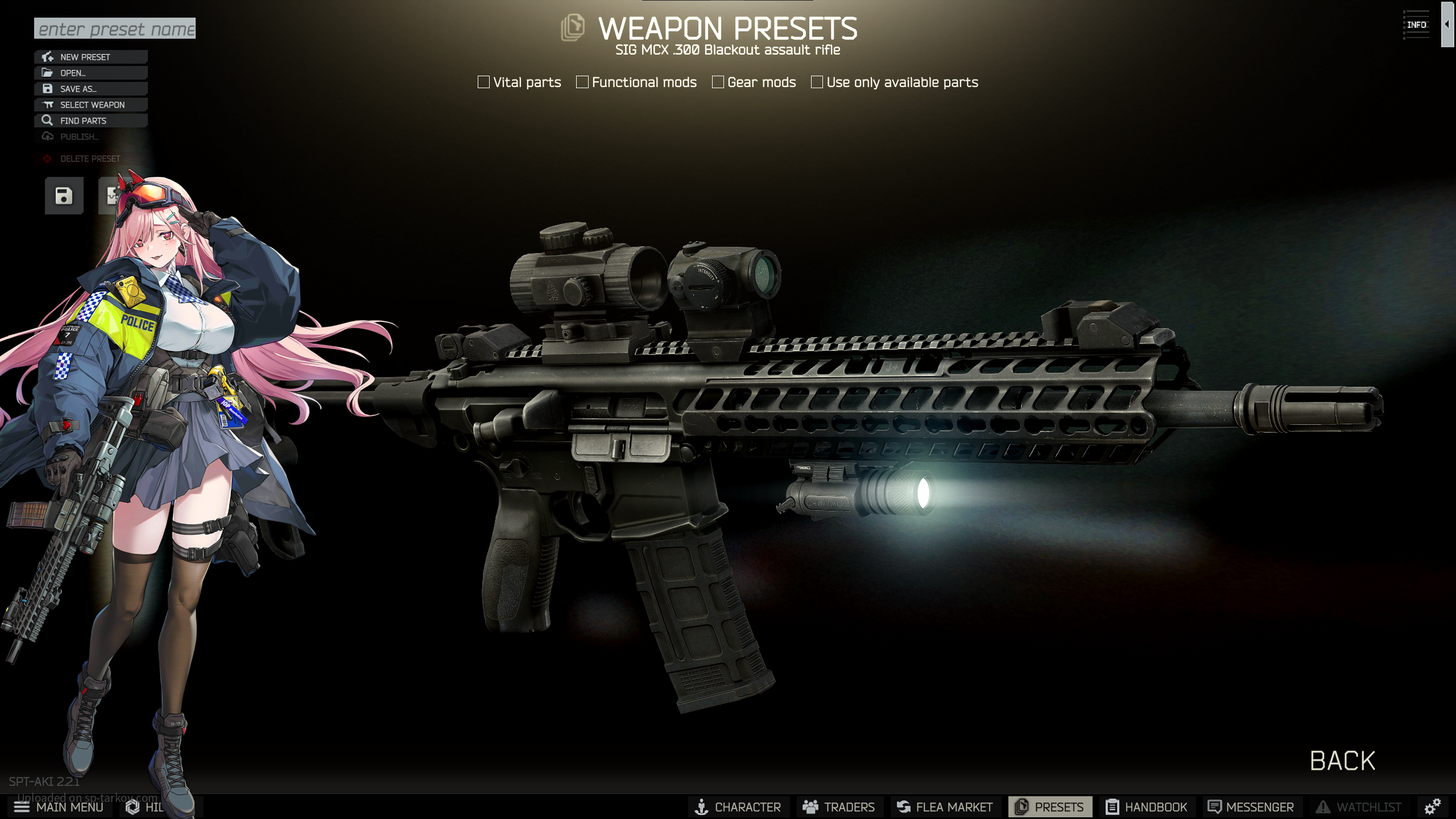Choose the Save As option
The height and width of the screenshot is (819, 1456).
91,89
